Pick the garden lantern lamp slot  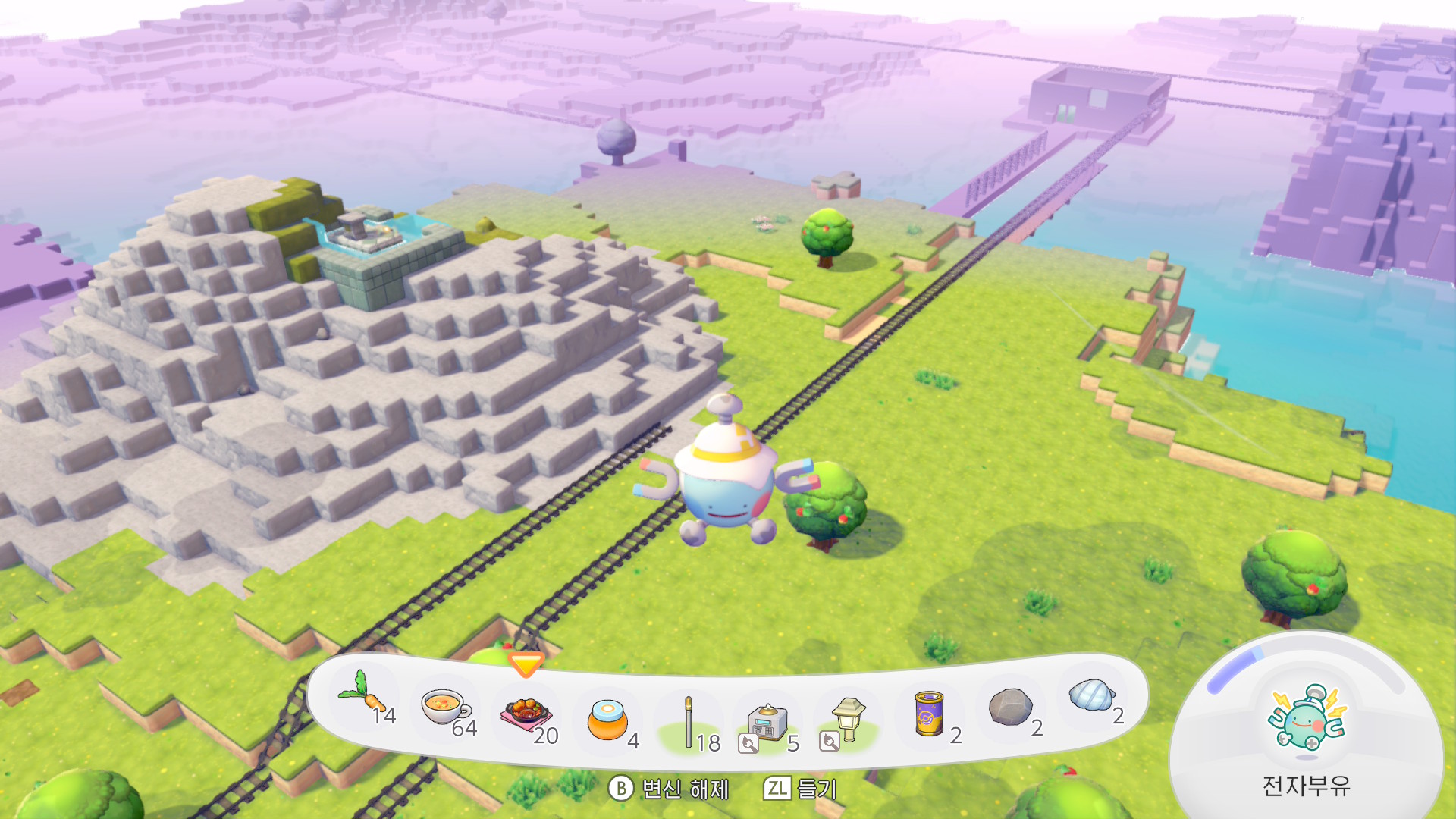click(x=848, y=719)
